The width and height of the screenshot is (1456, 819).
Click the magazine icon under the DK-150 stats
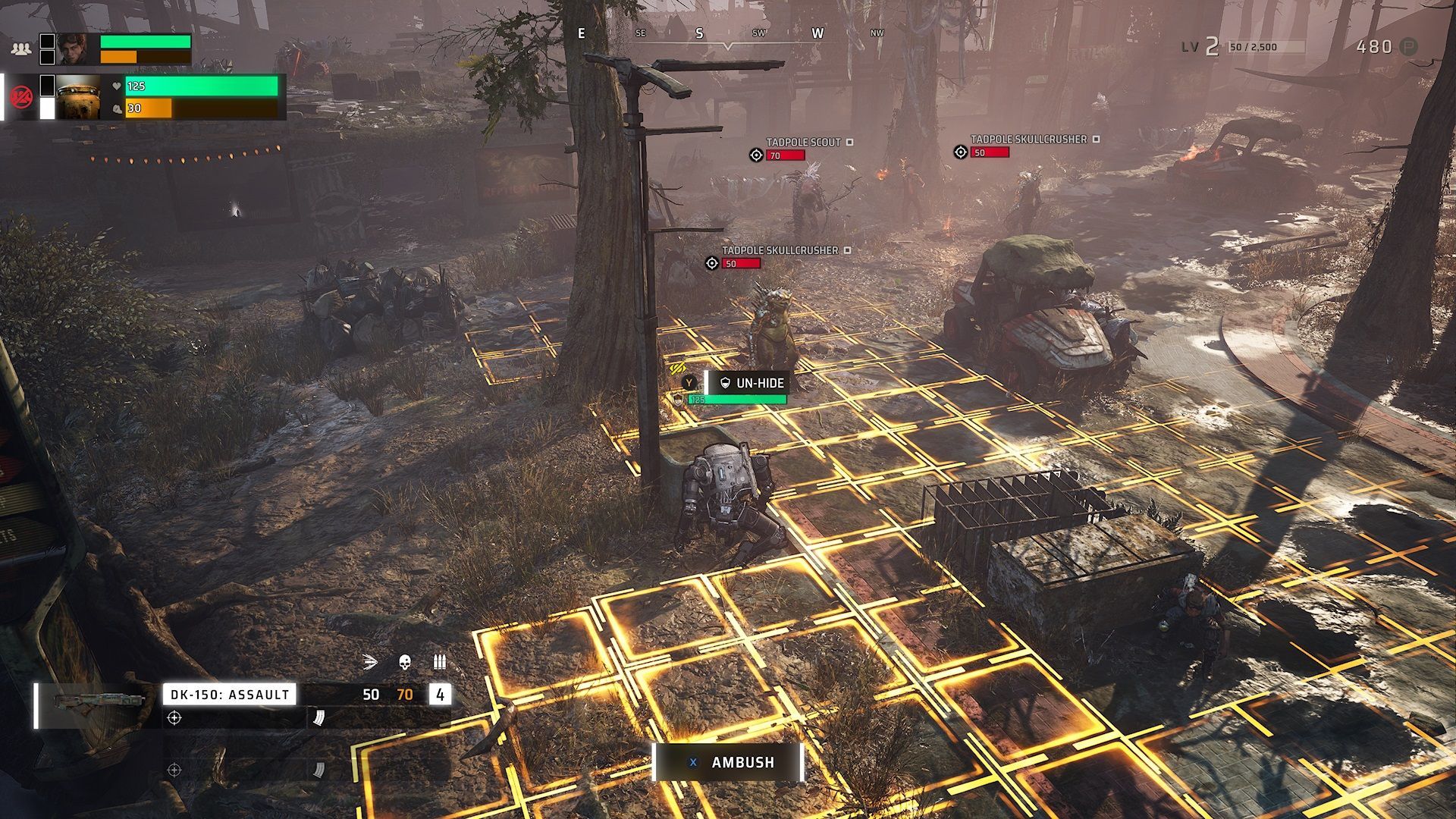318,717
